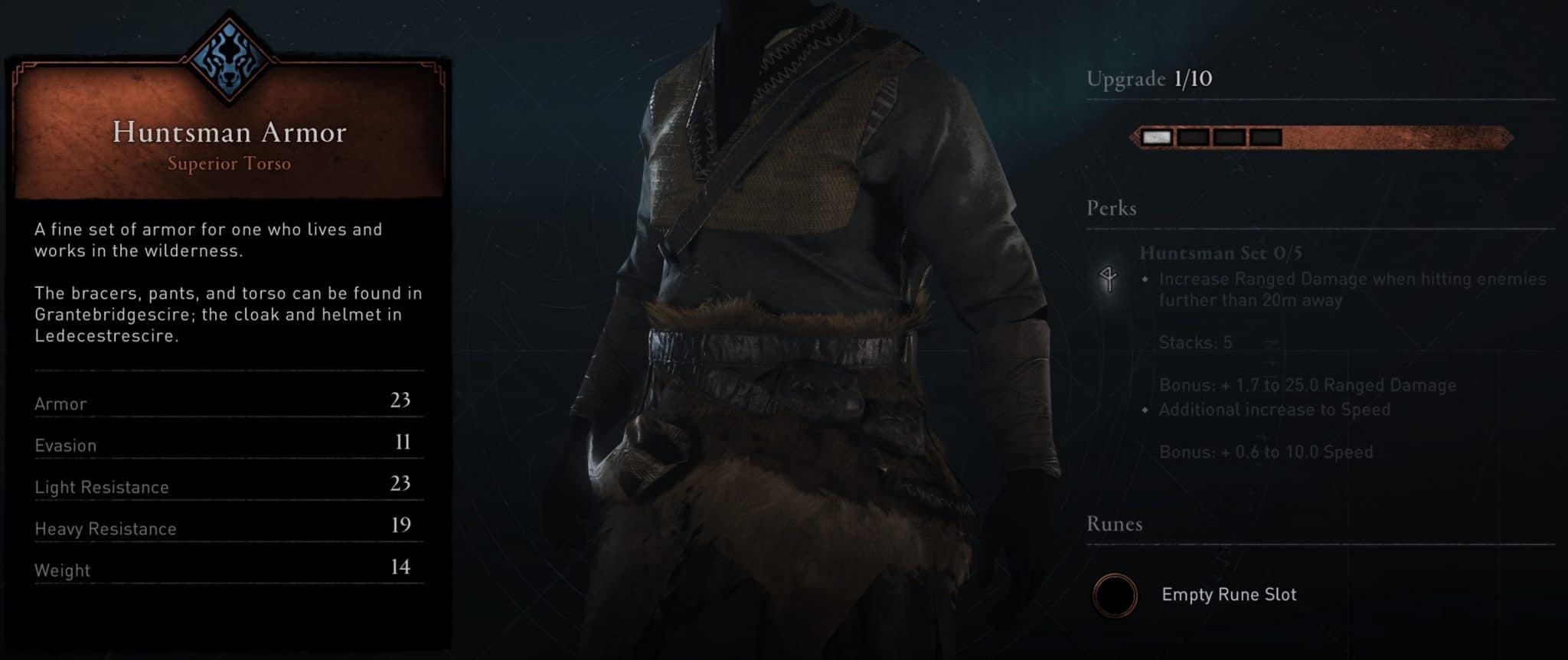Click the Huntsman Armor title
The height and width of the screenshot is (660, 1568).
(230, 132)
